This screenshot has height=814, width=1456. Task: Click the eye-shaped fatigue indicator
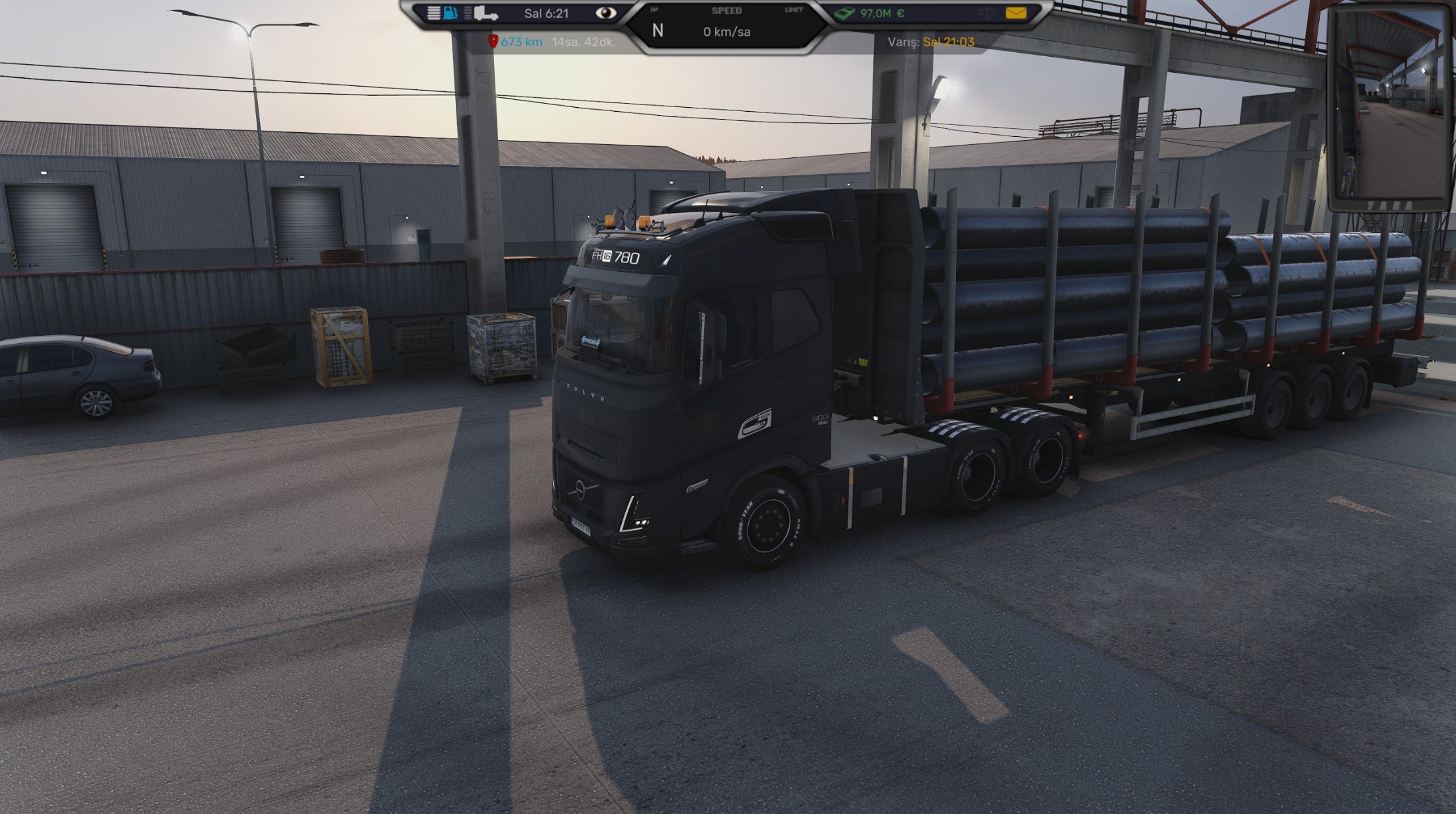click(x=605, y=13)
